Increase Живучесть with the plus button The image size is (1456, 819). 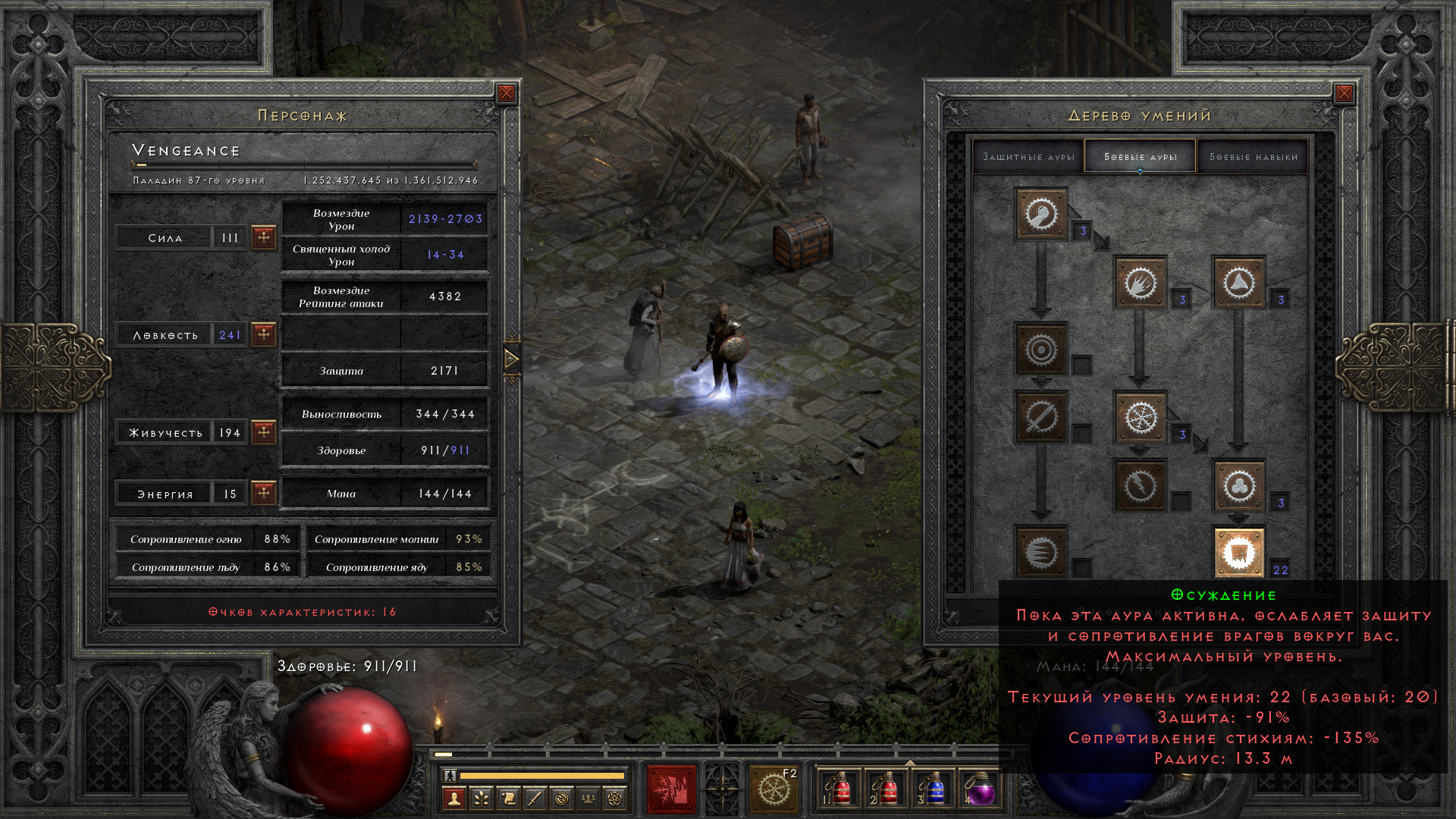263,432
